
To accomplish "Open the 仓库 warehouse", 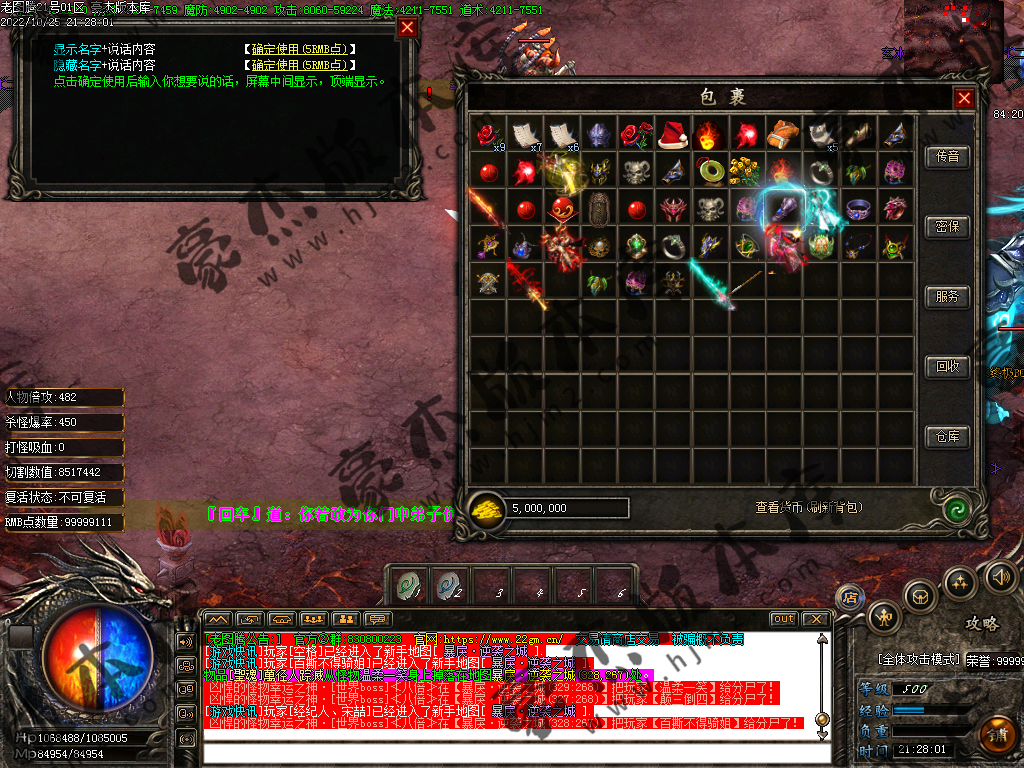I will pyautogui.click(x=946, y=437).
